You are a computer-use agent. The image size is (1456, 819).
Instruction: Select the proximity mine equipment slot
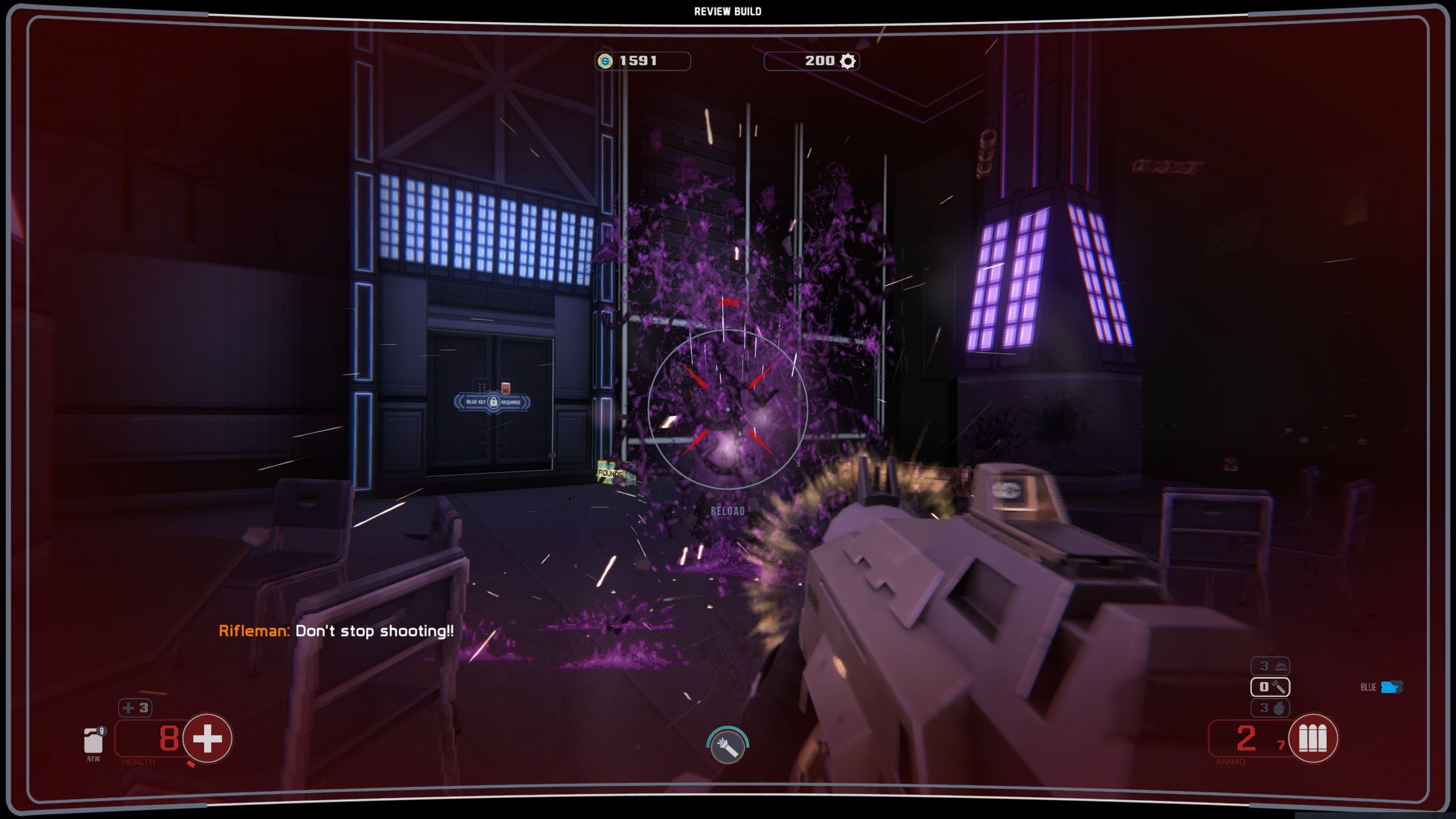click(x=1270, y=666)
